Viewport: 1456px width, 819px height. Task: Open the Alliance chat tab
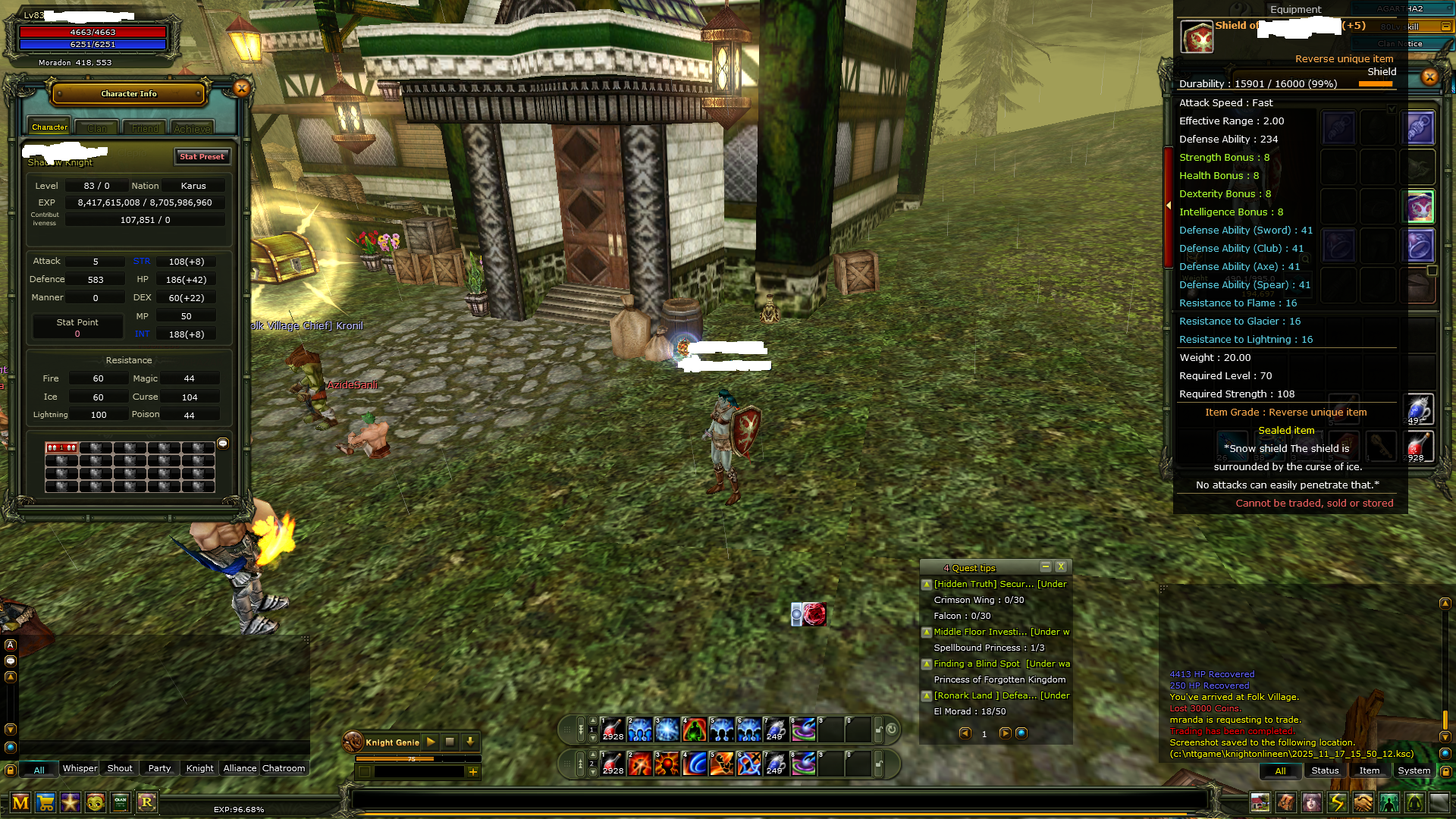pyautogui.click(x=240, y=768)
